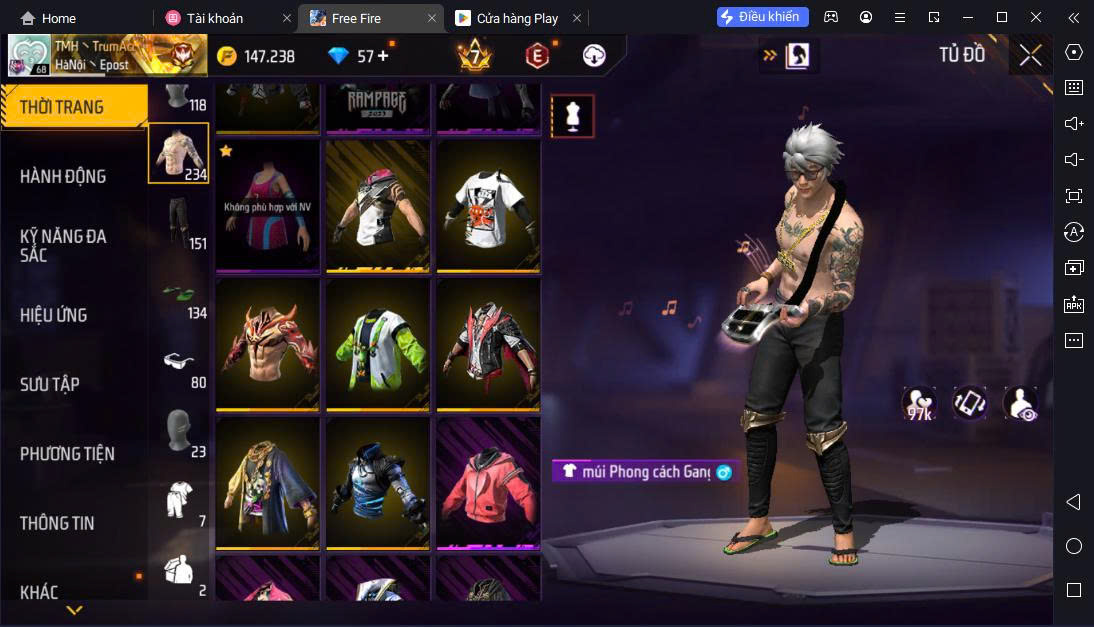
Task: Open the rank 7 badge icon
Action: [474, 56]
